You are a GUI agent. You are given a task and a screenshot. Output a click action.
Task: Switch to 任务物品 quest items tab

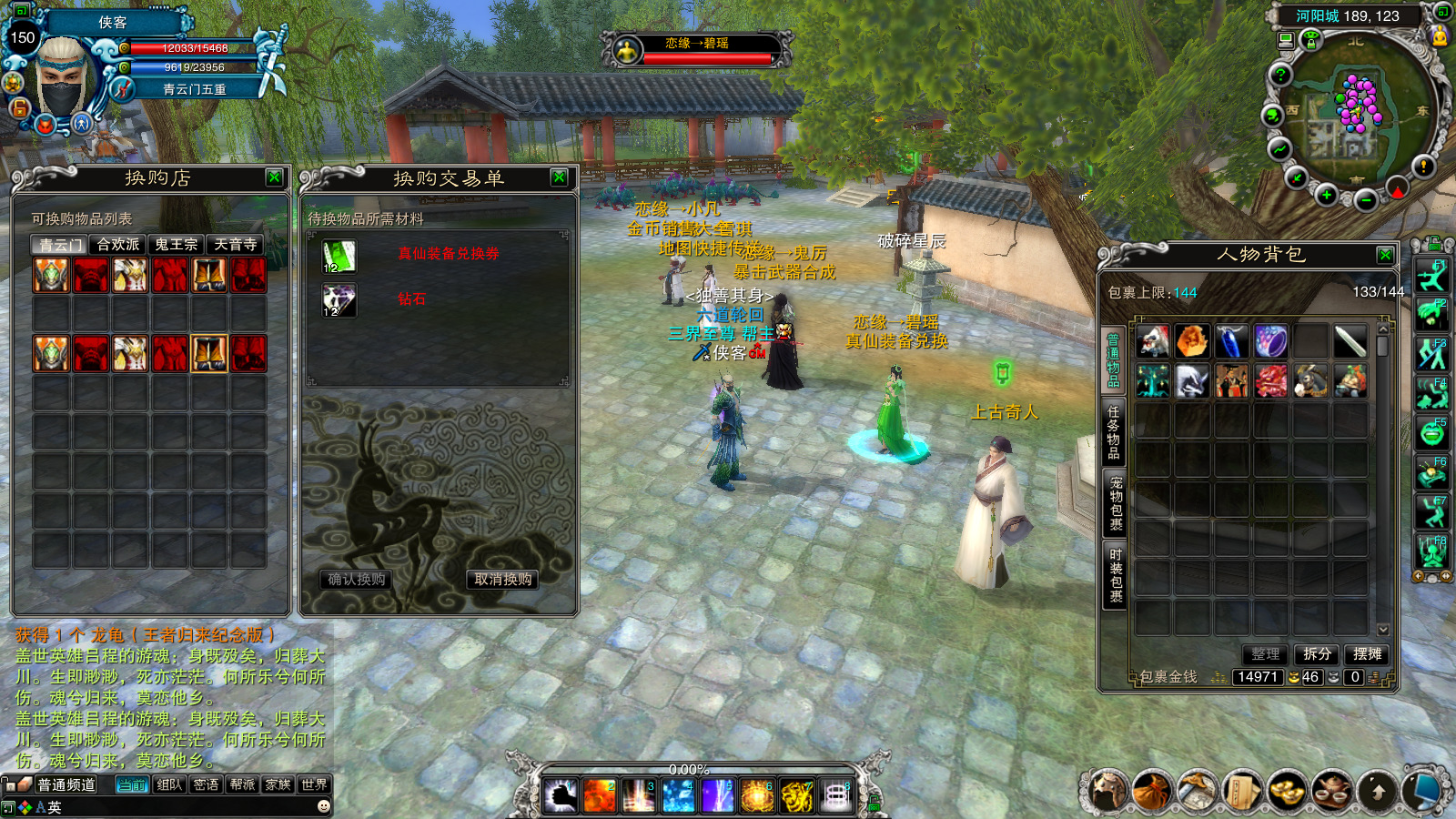(x=1114, y=432)
